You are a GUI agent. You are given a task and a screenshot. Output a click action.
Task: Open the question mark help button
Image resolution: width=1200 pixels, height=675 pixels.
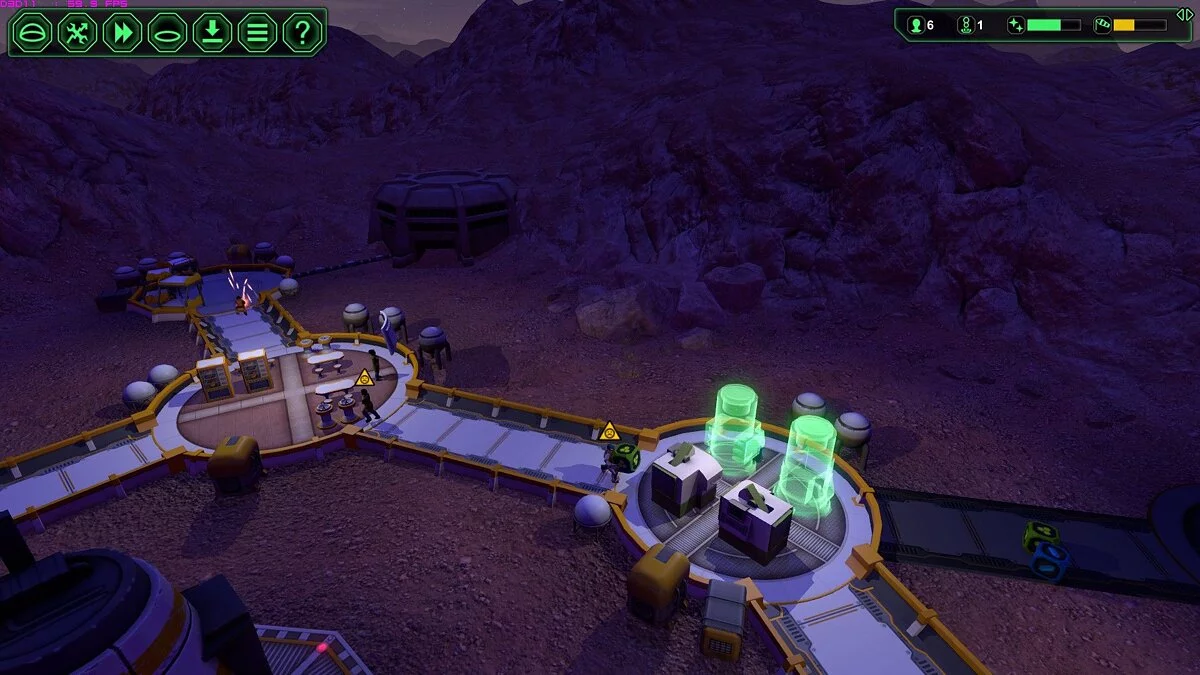[302, 32]
